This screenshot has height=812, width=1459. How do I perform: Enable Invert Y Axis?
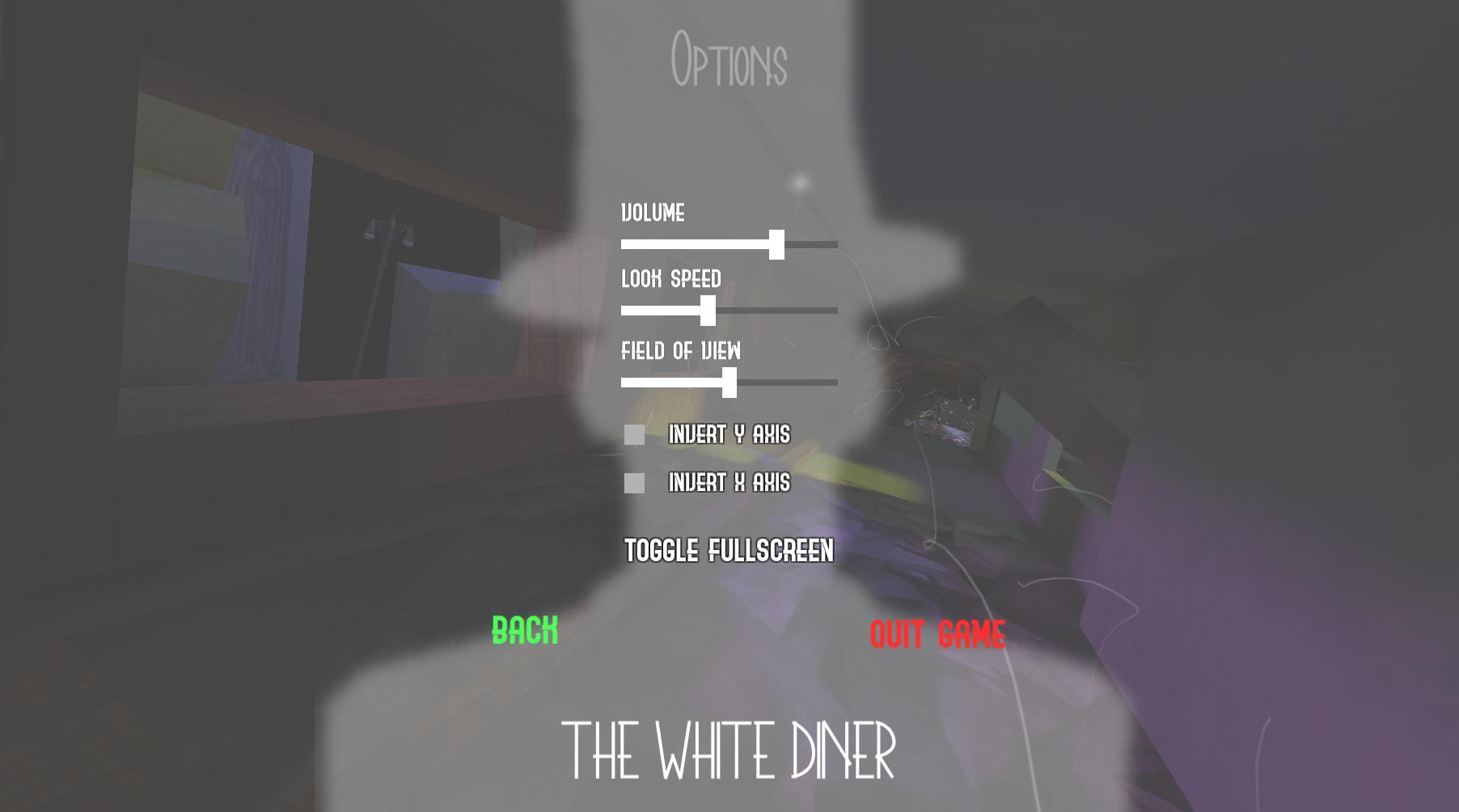click(x=634, y=435)
